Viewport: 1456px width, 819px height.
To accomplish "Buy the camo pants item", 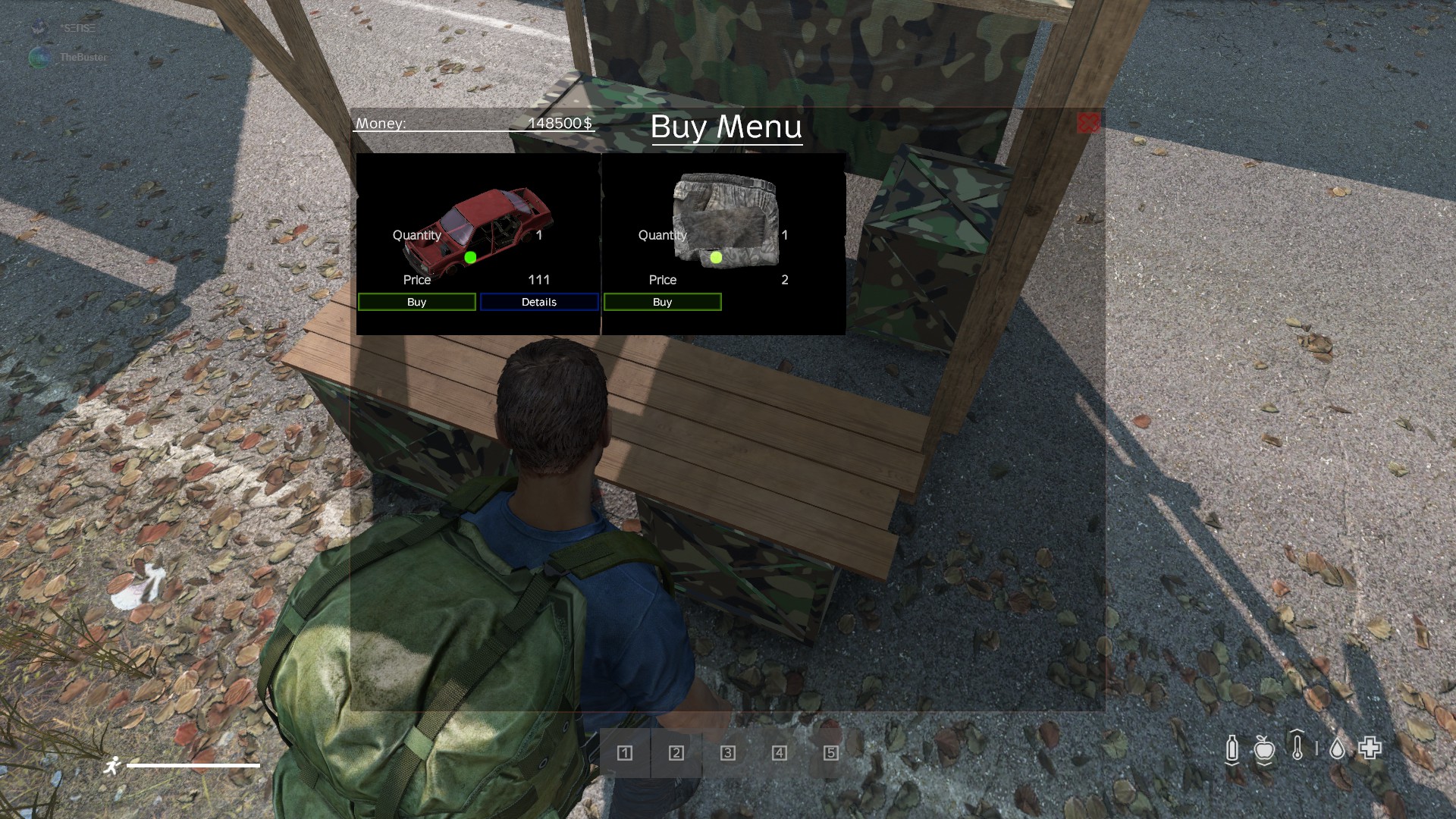I will (x=662, y=302).
